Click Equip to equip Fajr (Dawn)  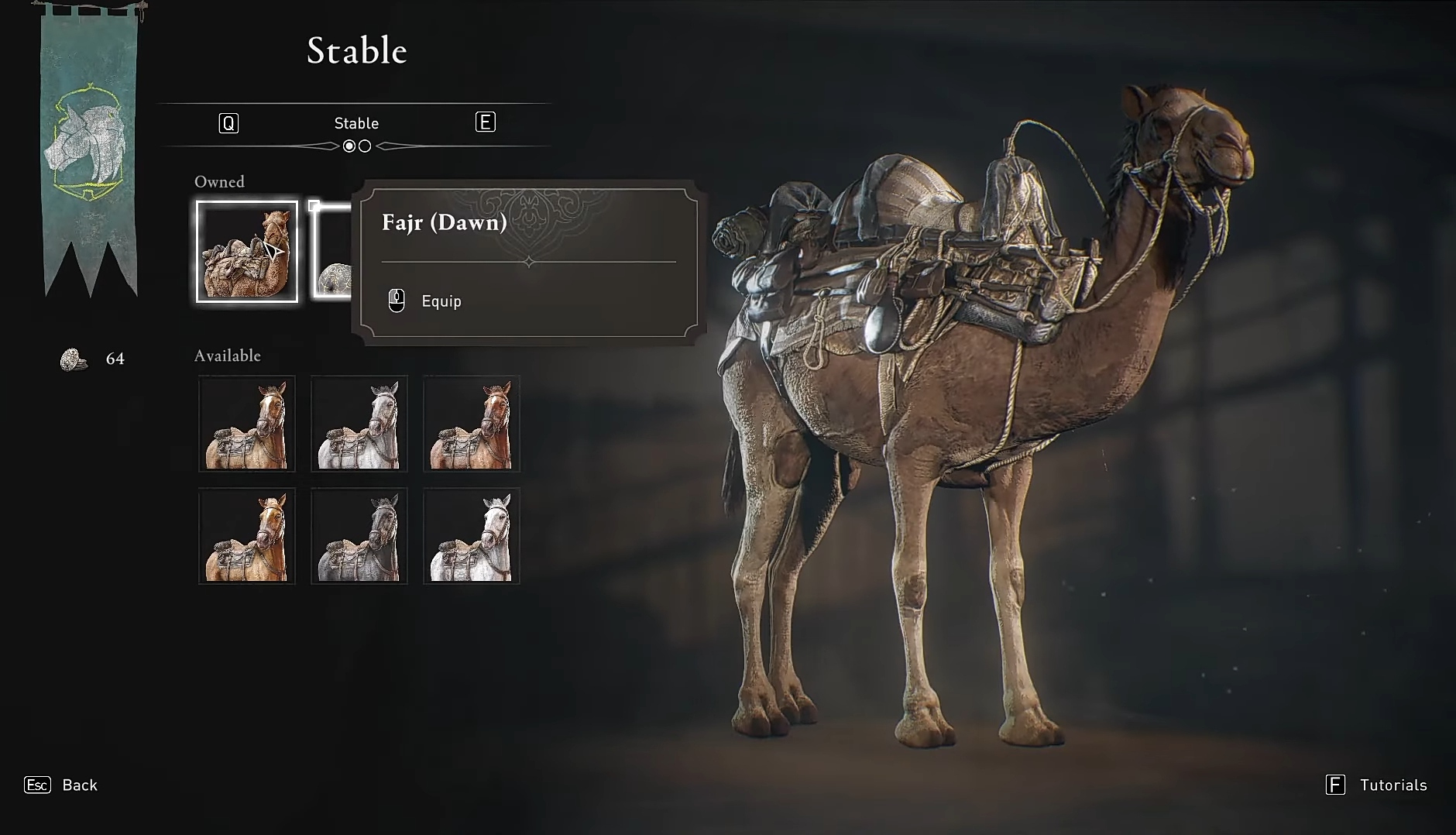tap(441, 301)
